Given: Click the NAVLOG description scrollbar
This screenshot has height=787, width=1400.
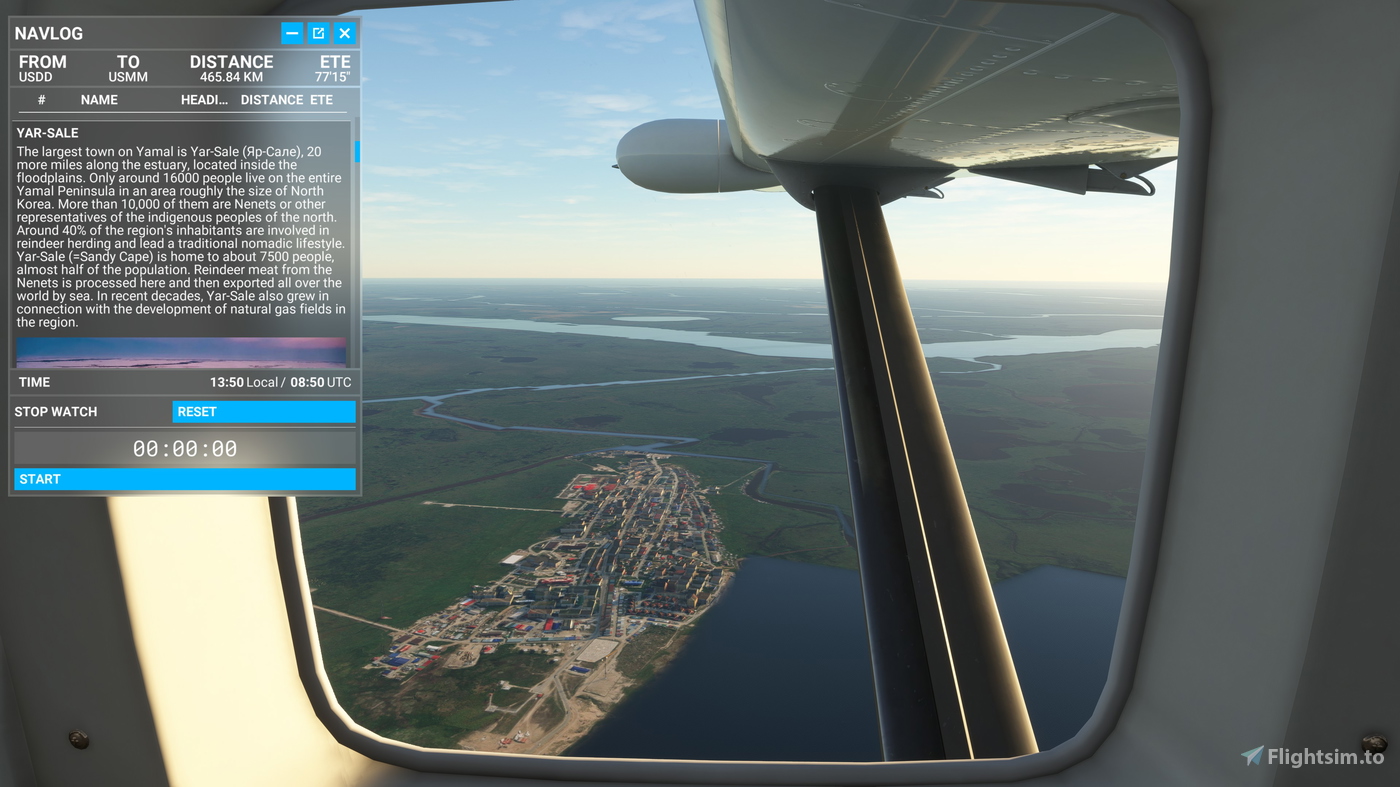Looking at the screenshot, I should click(356, 152).
